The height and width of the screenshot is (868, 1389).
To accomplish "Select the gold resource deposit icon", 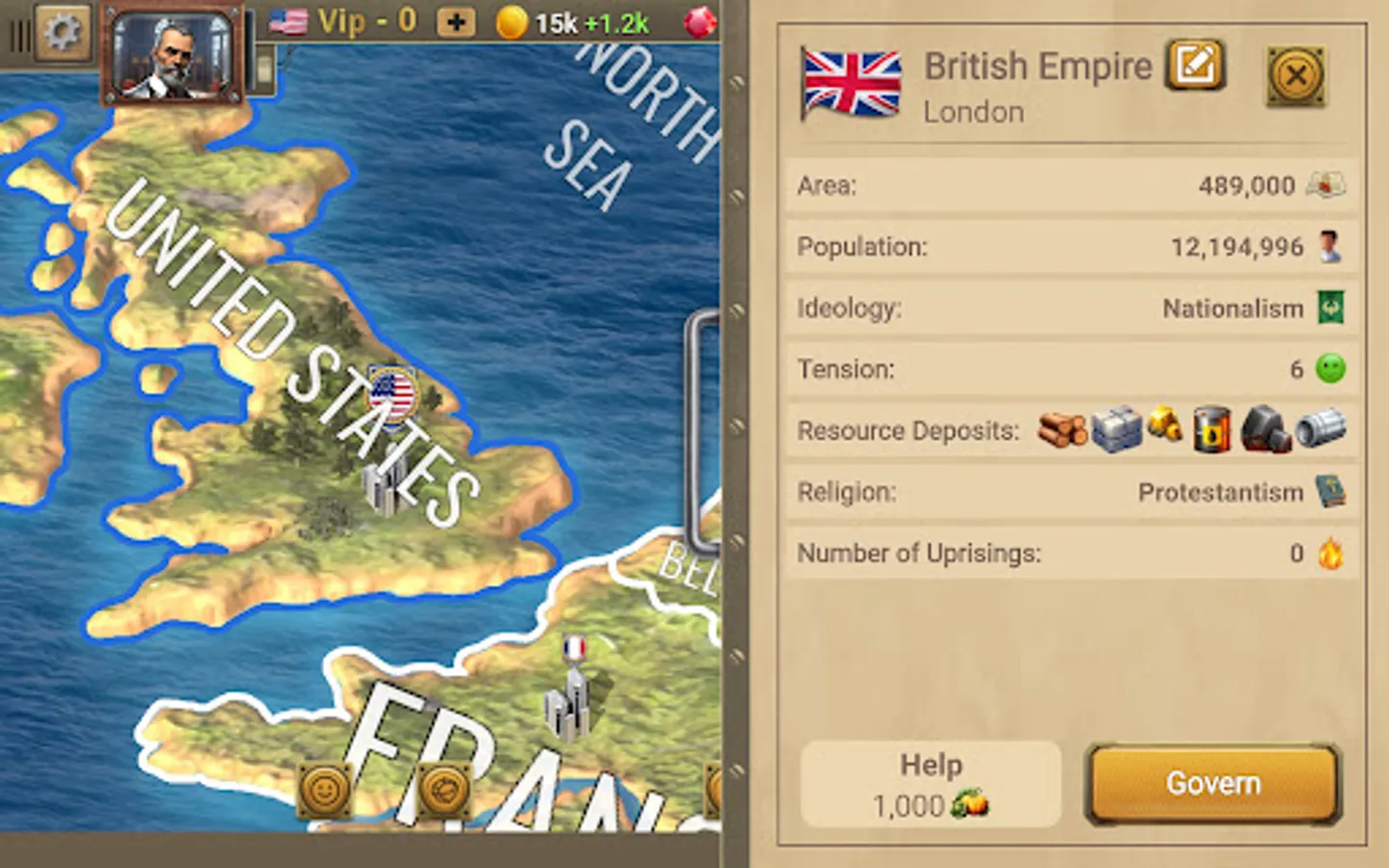I will (x=1165, y=428).
